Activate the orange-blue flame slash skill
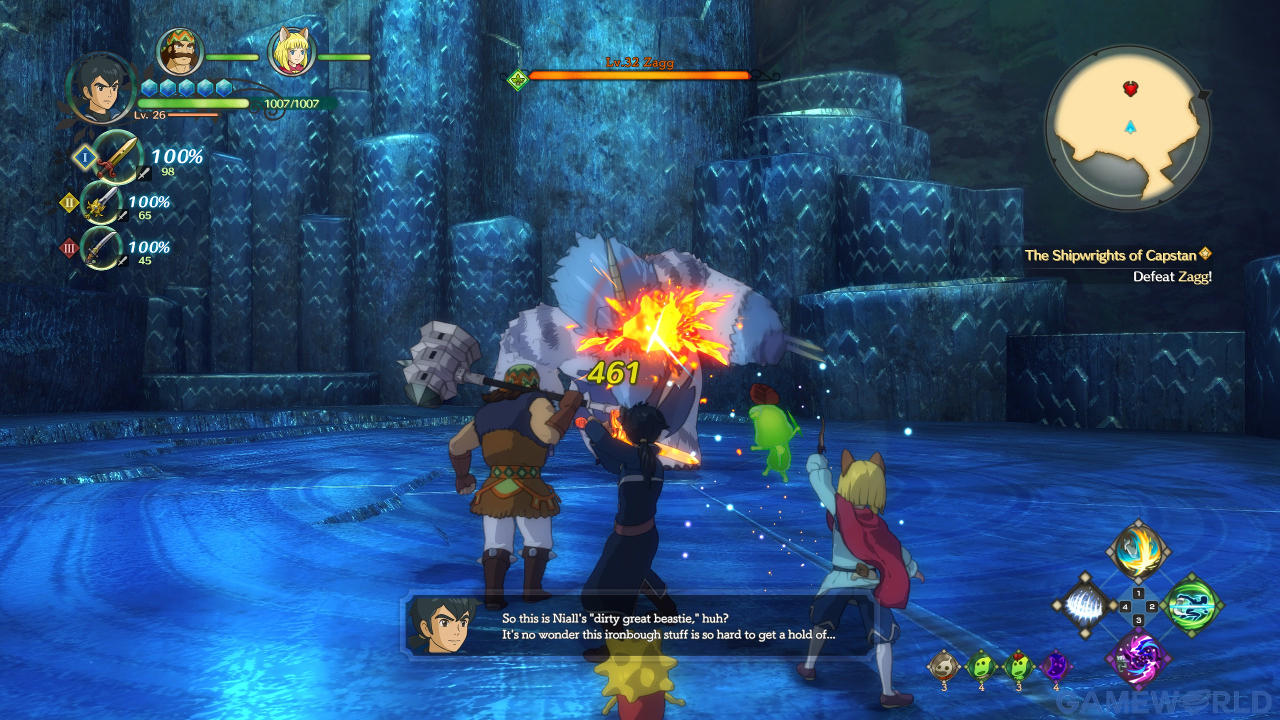 pyautogui.click(x=1137, y=551)
